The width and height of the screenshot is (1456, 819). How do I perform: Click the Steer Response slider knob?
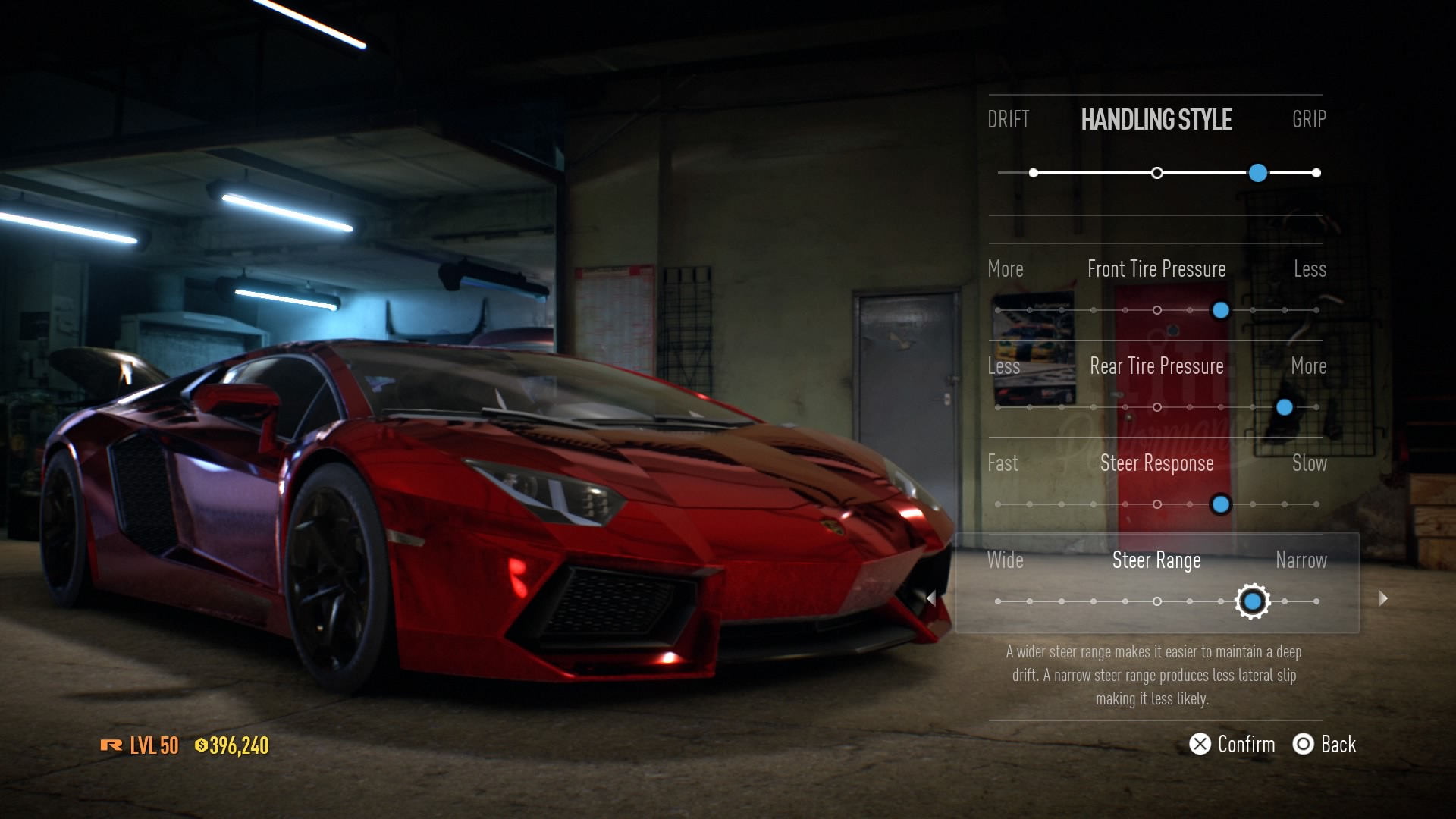click(x=1220, y=504)
